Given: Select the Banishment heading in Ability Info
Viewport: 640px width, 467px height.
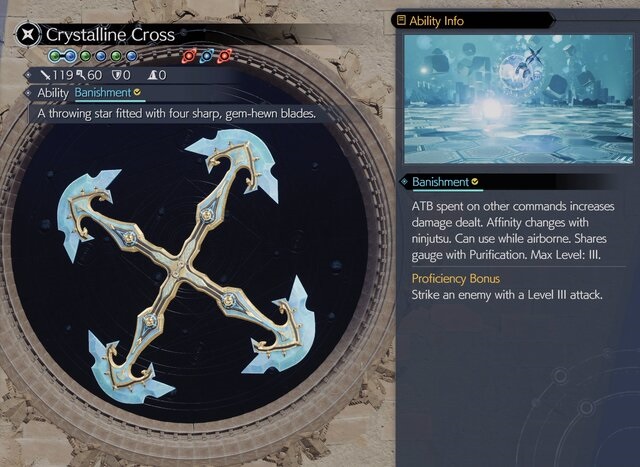Looking at the screenshot, I should (440, 182).
